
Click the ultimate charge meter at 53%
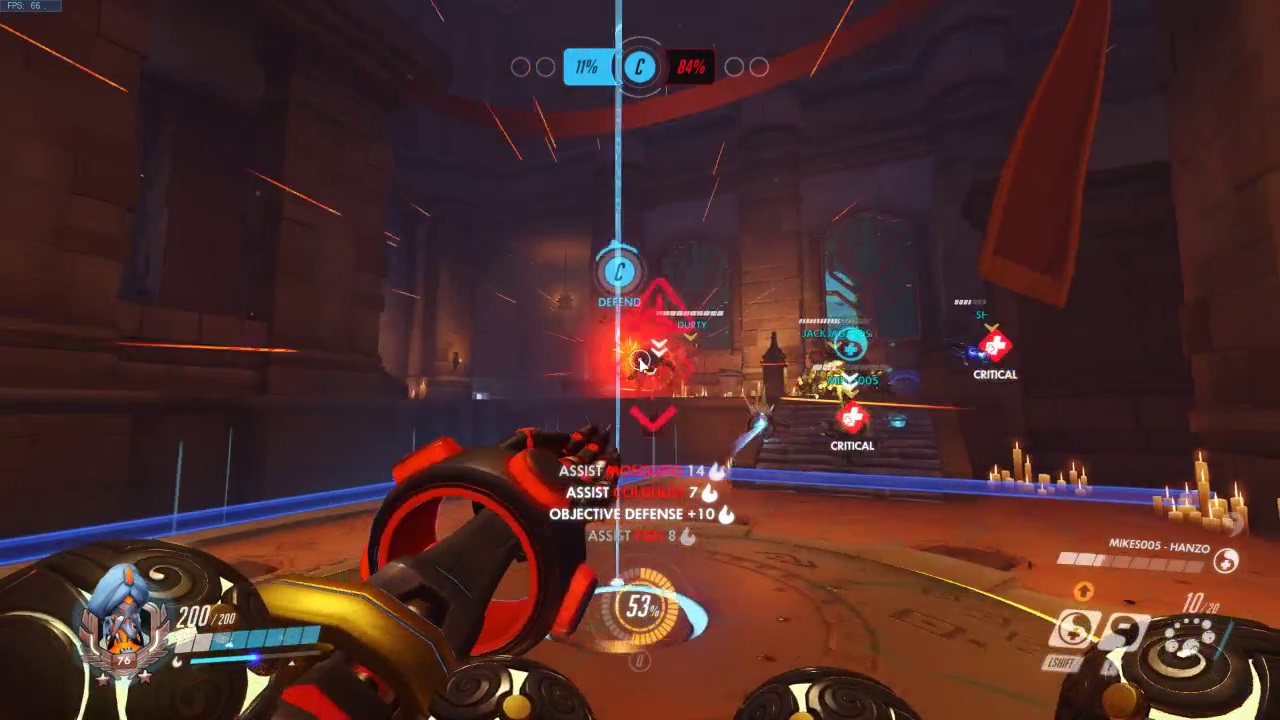click(641, 607)
